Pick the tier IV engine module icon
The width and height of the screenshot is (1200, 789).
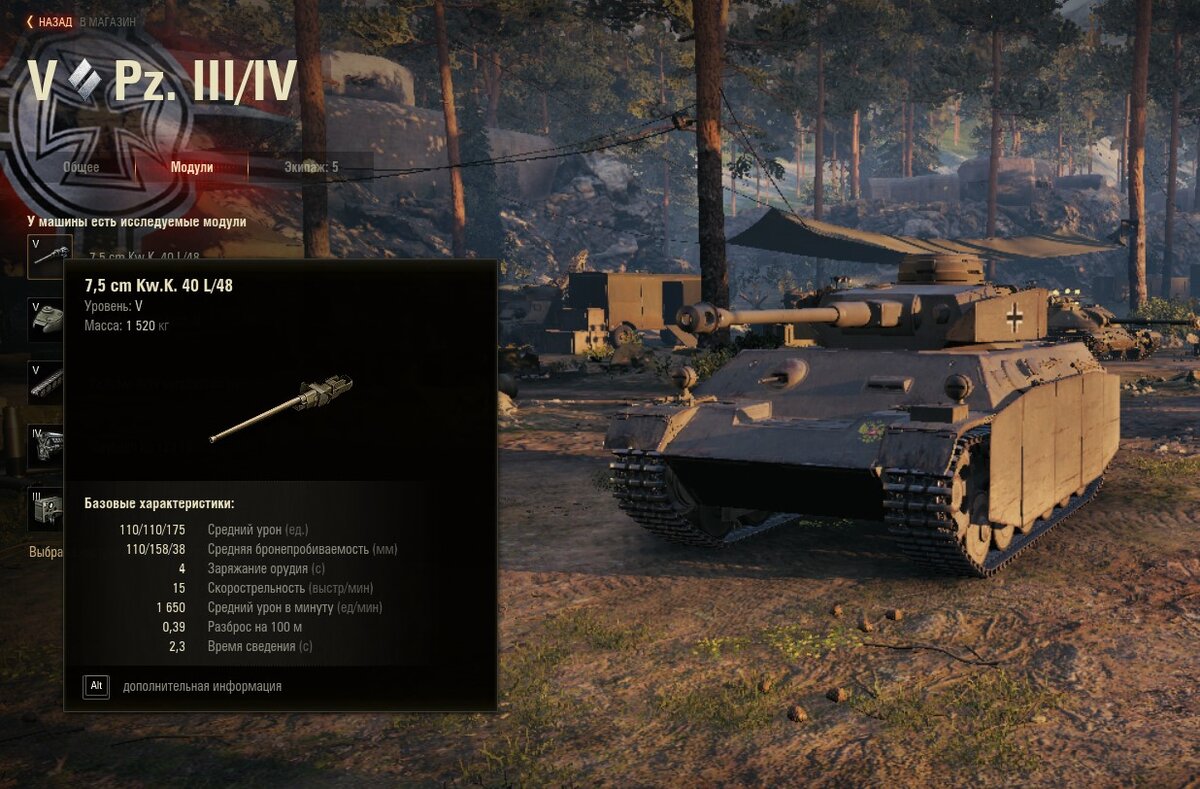[46, 446]
